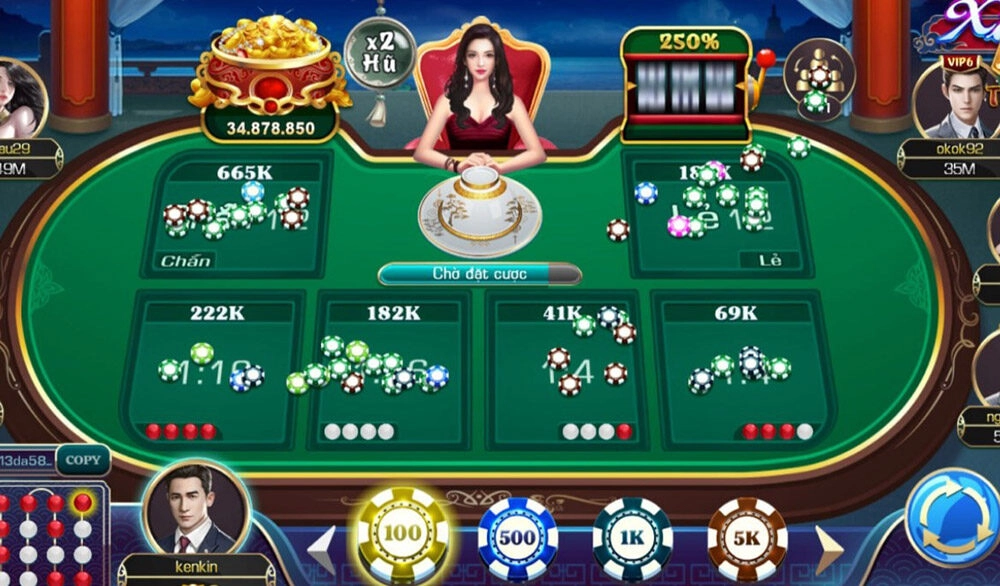Place a bet on Lẻ
The width and height of the screenshot is (1000, 586).
point(717,215)
